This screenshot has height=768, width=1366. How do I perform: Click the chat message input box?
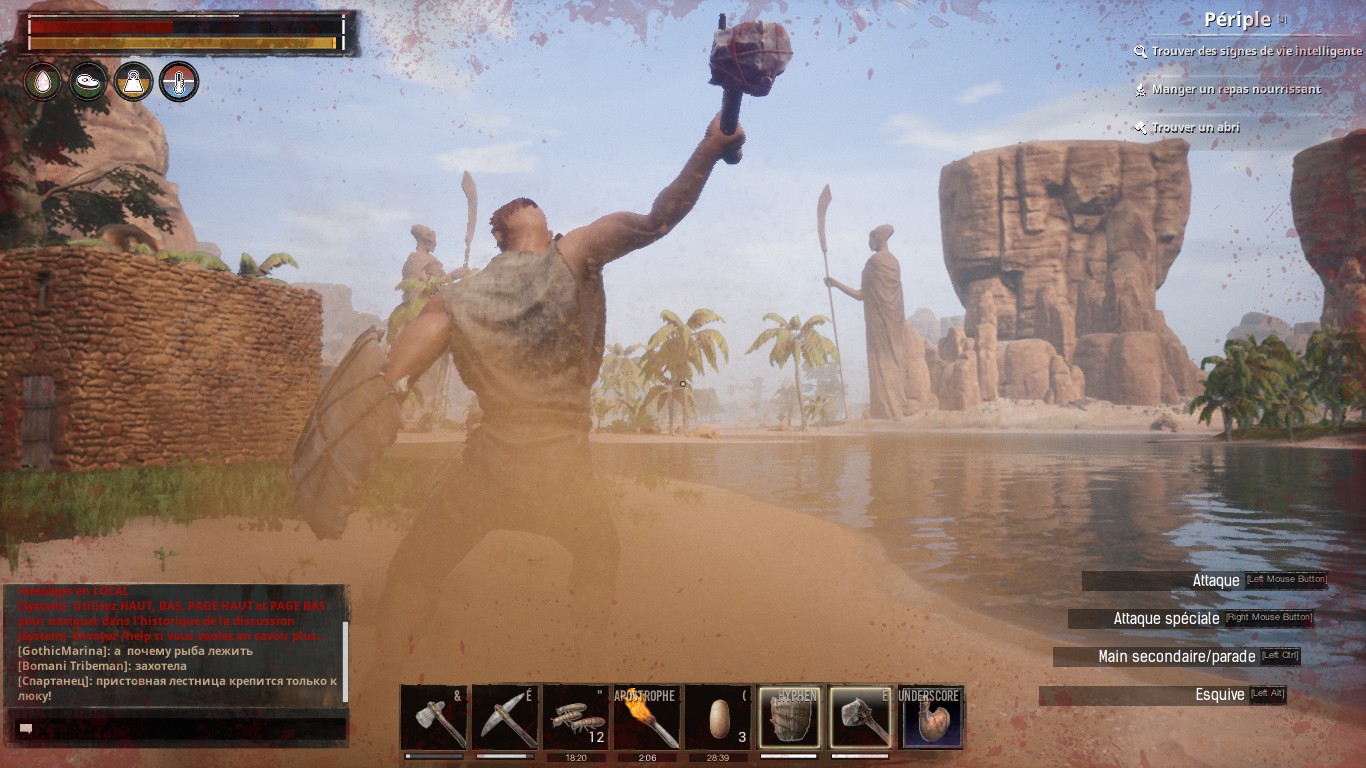(x=180, y=729)
